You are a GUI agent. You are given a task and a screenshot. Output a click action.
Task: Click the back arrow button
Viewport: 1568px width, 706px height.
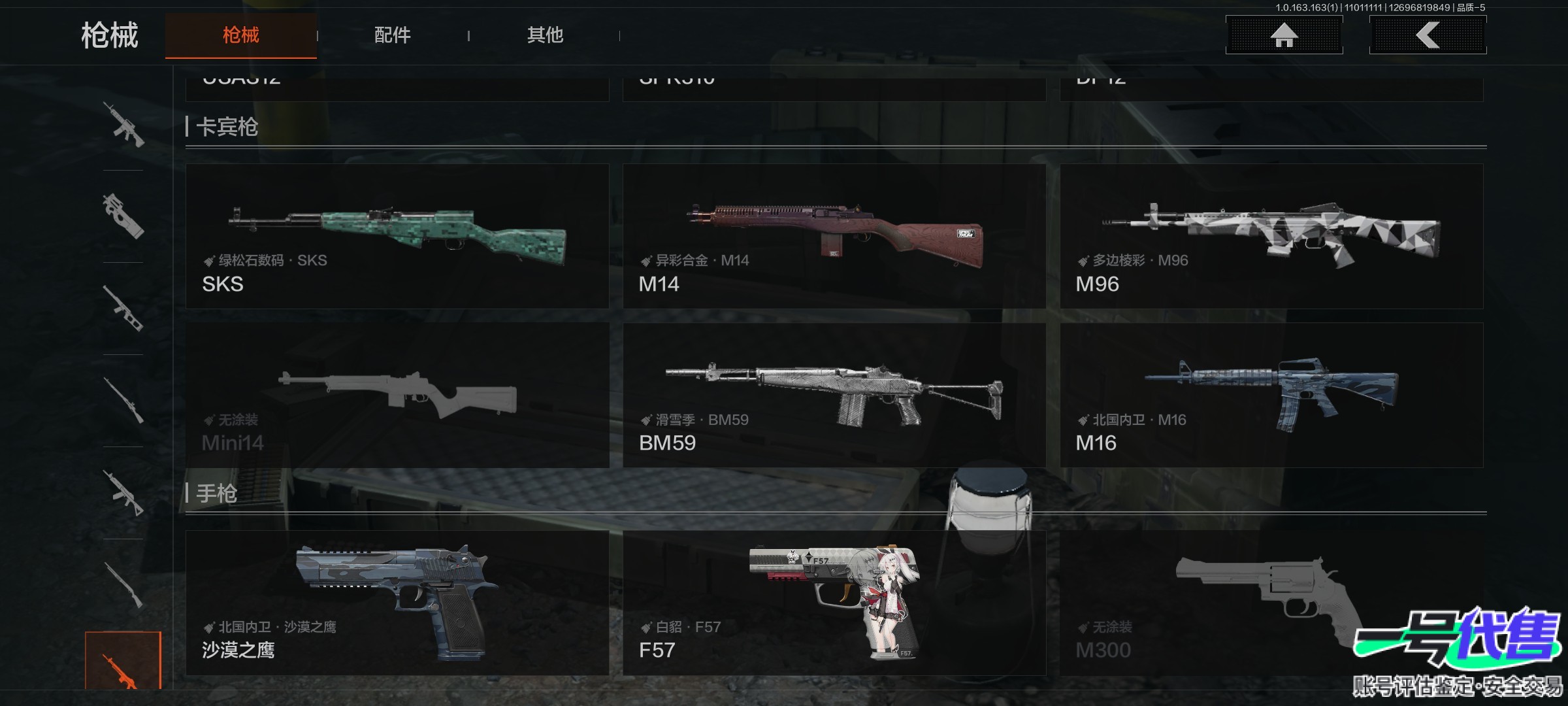point(1428,35)
